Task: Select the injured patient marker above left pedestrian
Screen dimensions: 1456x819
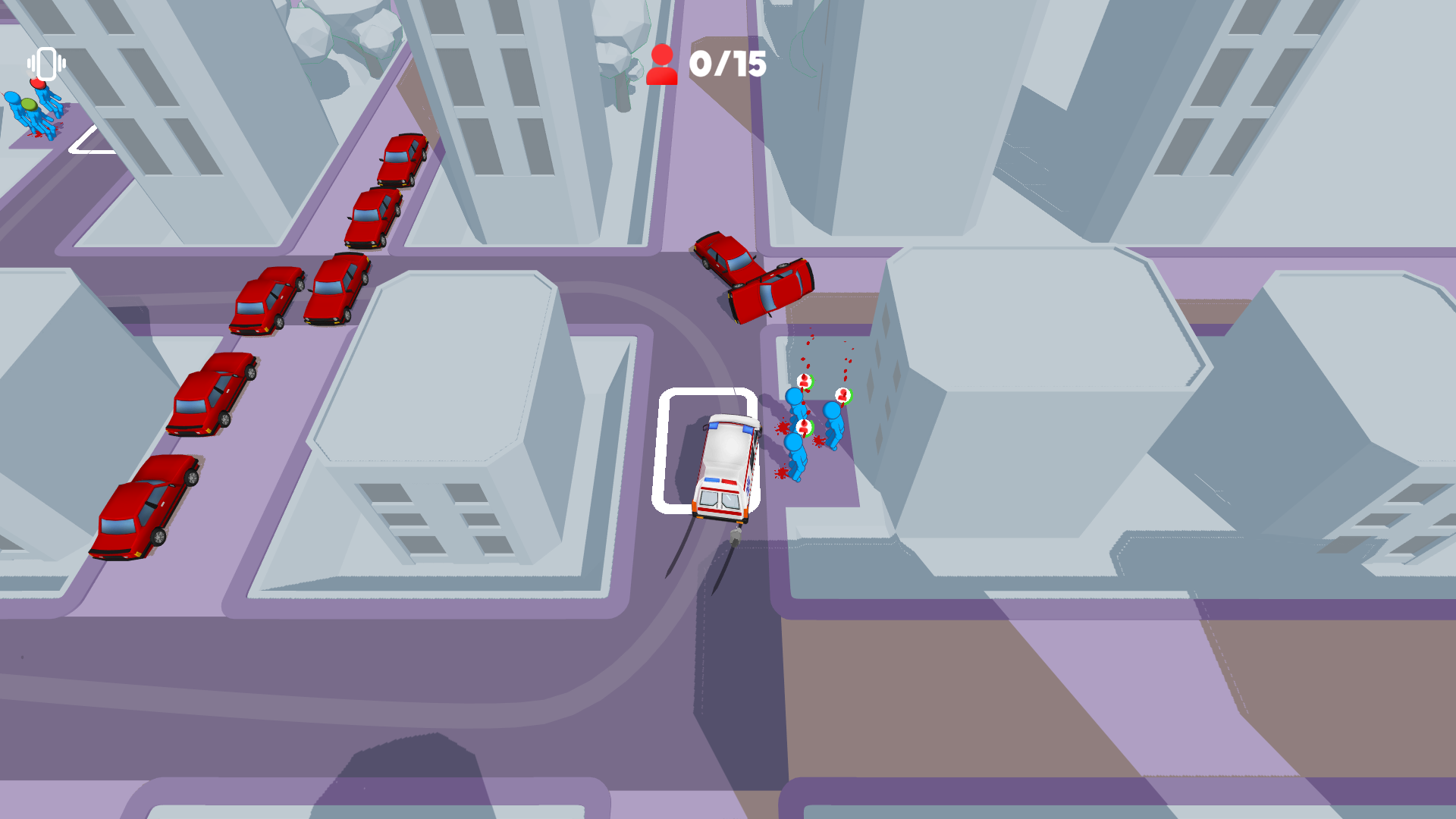Action: 805,381
